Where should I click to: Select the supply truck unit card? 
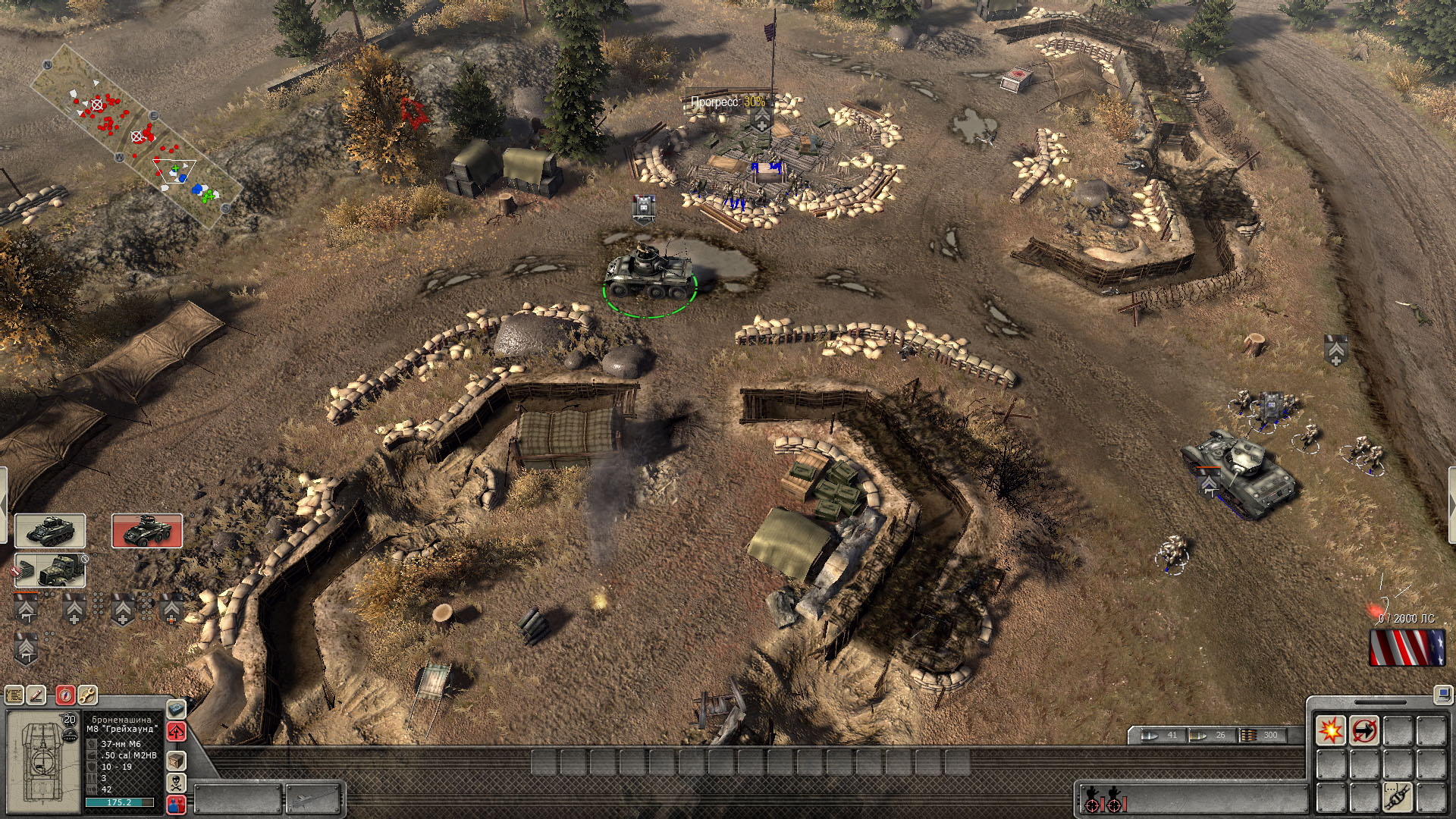tap(50, 570)
